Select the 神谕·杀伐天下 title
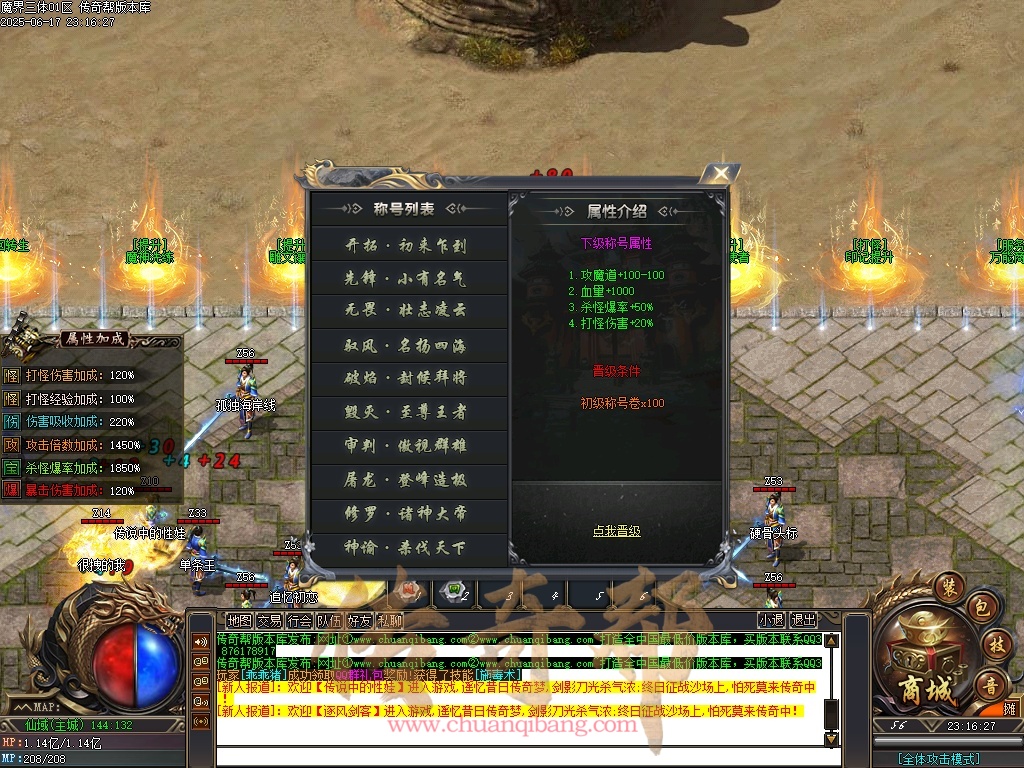The width and height of the screenshot is (1024, 768). 406,548
